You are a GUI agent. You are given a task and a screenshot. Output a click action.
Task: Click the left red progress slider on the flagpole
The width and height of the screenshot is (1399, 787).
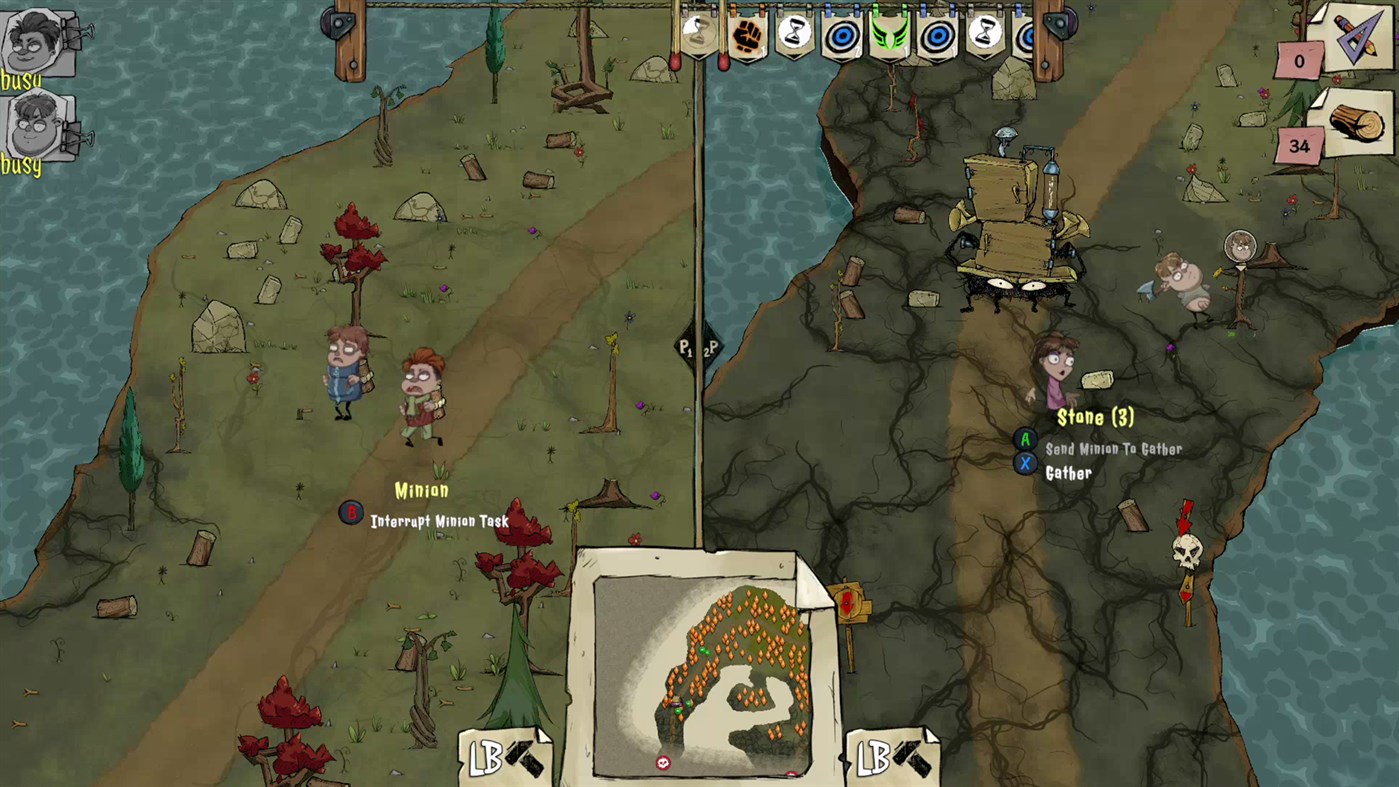point(676,62)
